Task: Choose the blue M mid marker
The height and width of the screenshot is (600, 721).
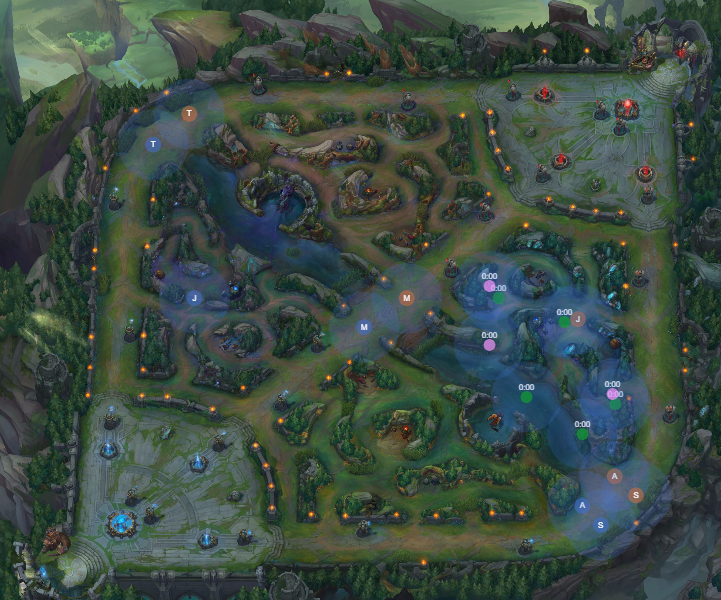Action: point(364,327)
